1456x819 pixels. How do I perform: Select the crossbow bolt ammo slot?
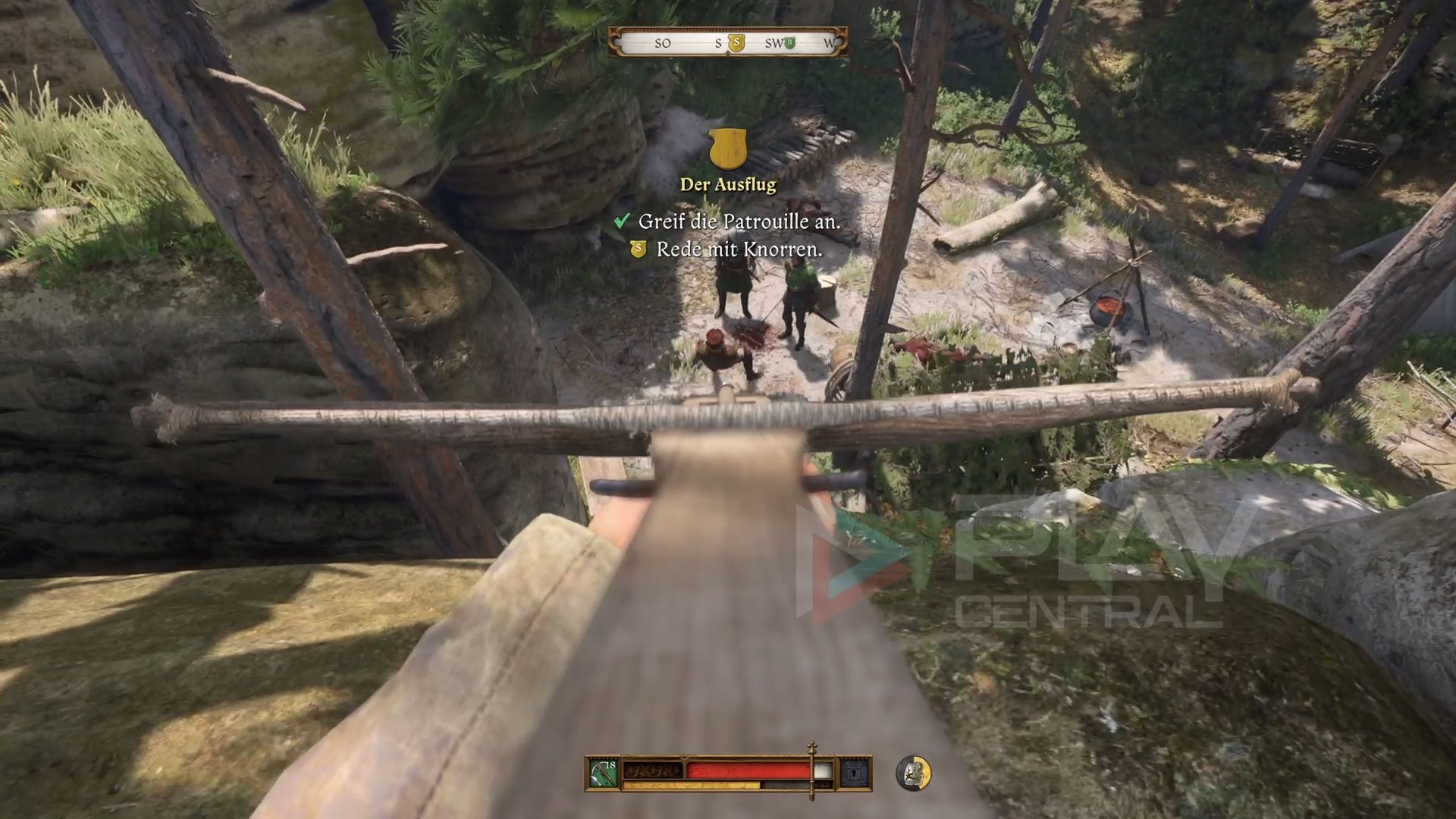click(x=604, y=773)
